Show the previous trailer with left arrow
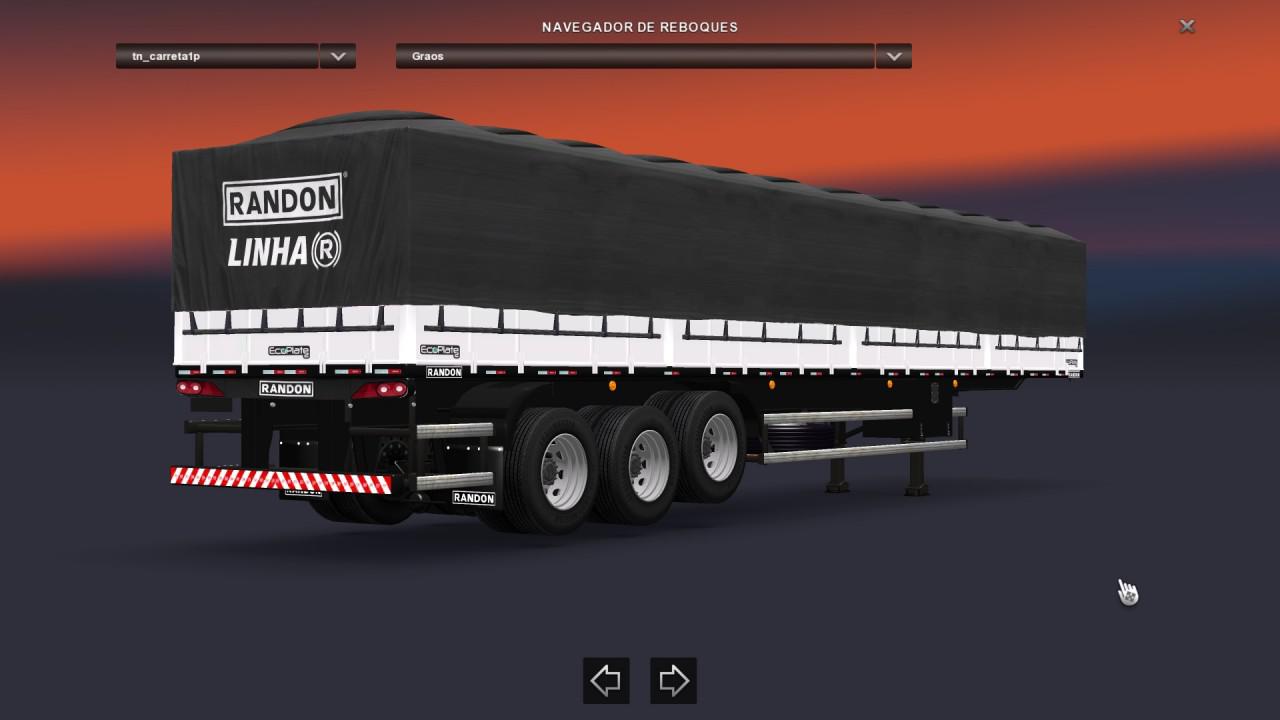Image resolution: width=1280 pixels, height=720 pixels. (x=606, y=681)
